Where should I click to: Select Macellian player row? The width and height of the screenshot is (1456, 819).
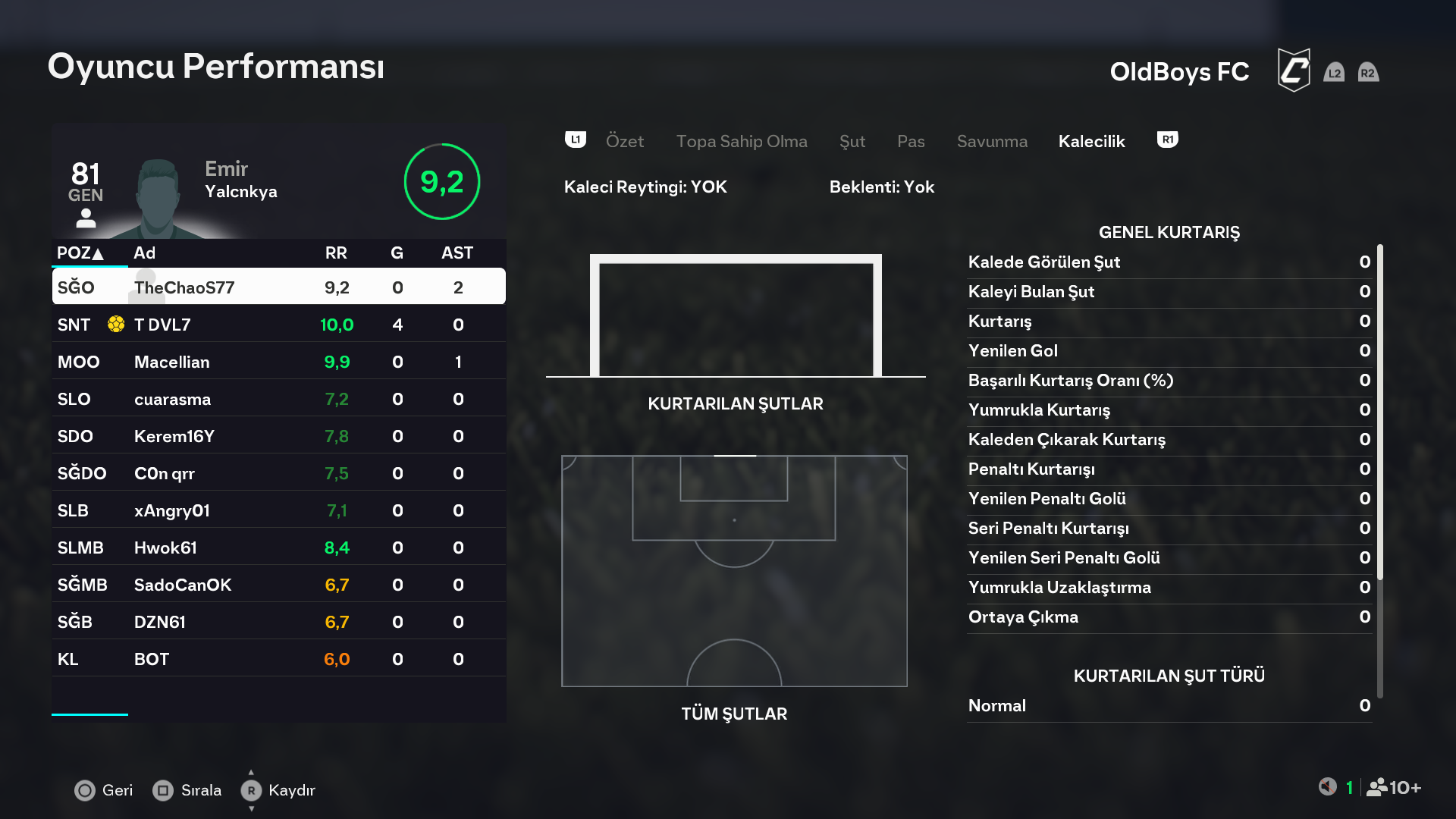[x=278, y=362]
